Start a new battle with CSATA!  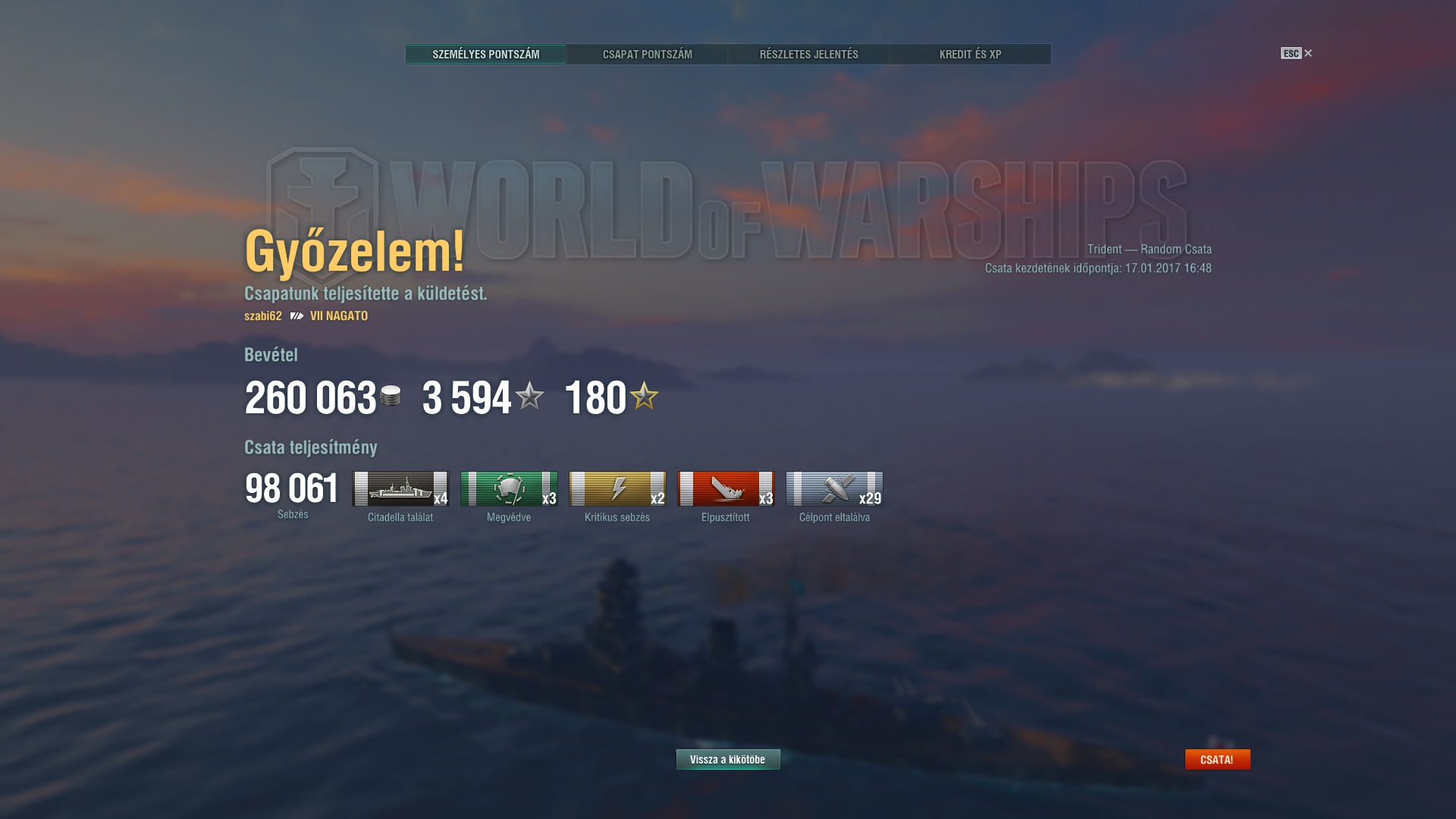[x=1217, y=759]
